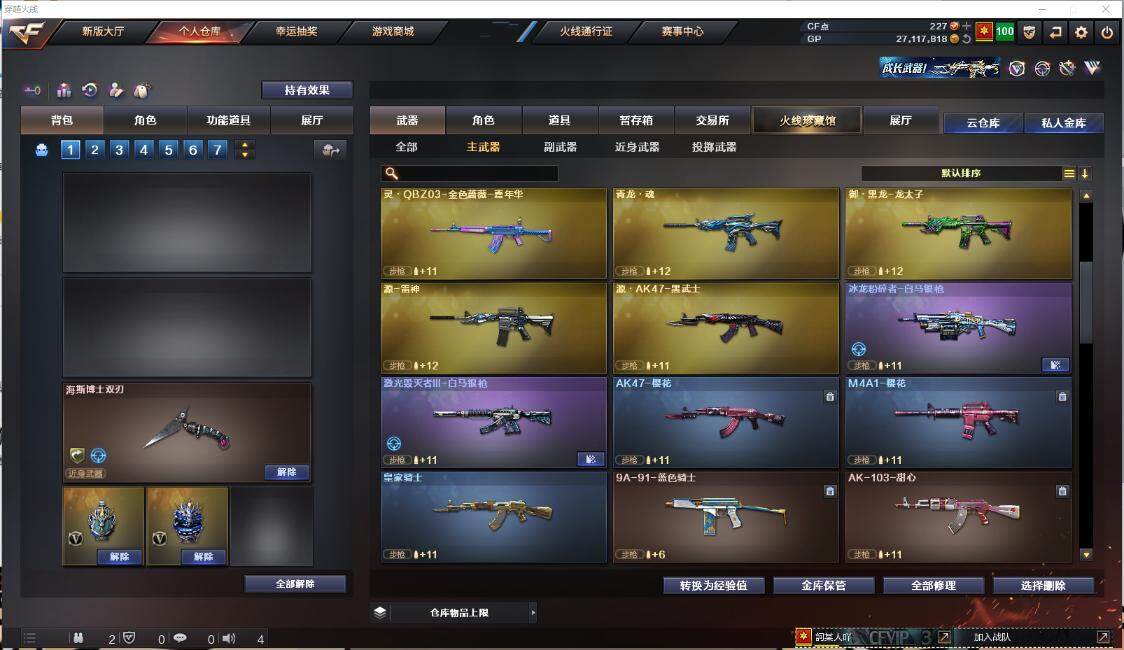Open the 火线珍藏馆 collection tab
The width and height of the screenshot is (1124, 650).
[x=807, y=121]
